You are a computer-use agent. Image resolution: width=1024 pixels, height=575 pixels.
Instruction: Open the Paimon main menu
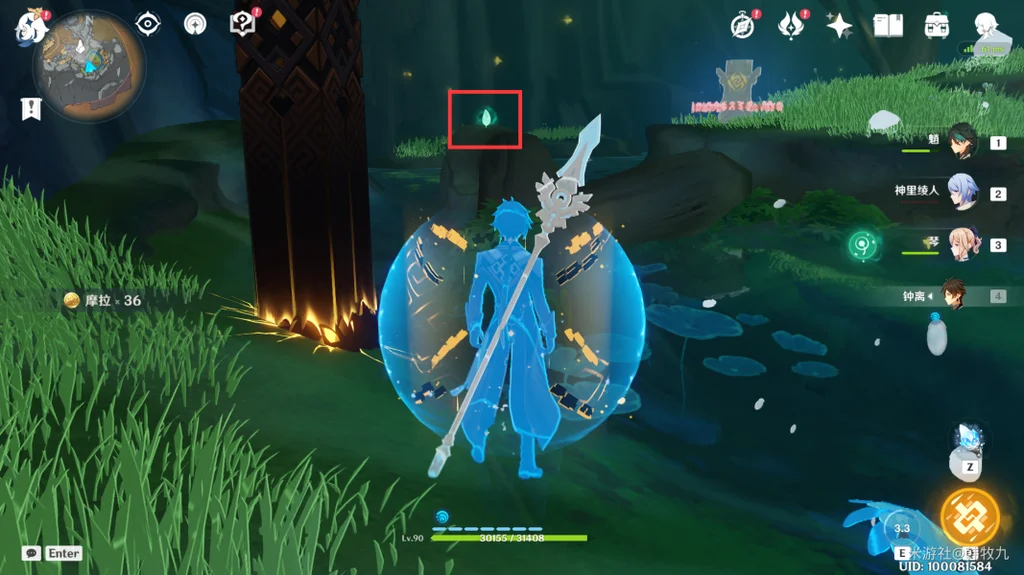(32, 26)
